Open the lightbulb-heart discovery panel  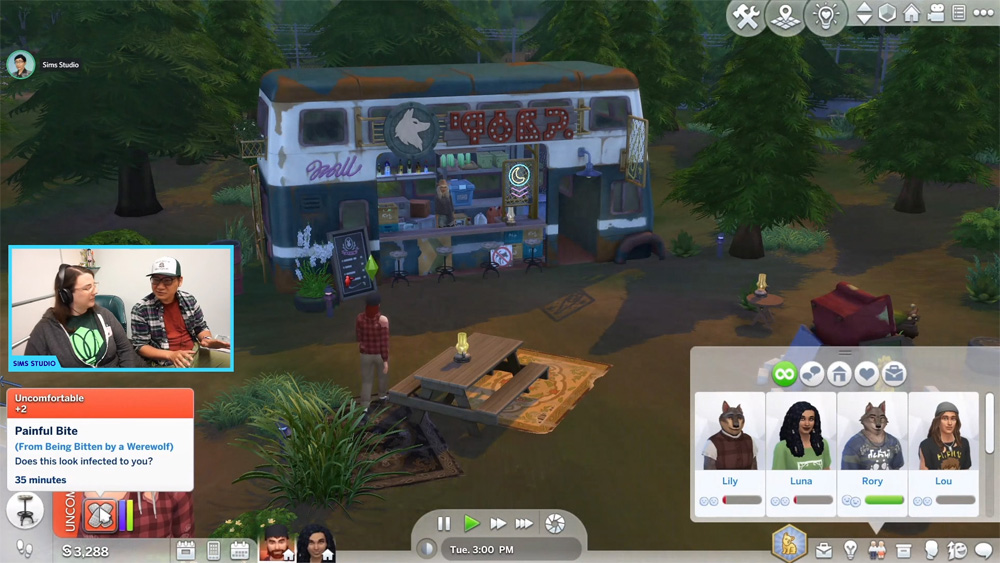(x=826, y=17)
